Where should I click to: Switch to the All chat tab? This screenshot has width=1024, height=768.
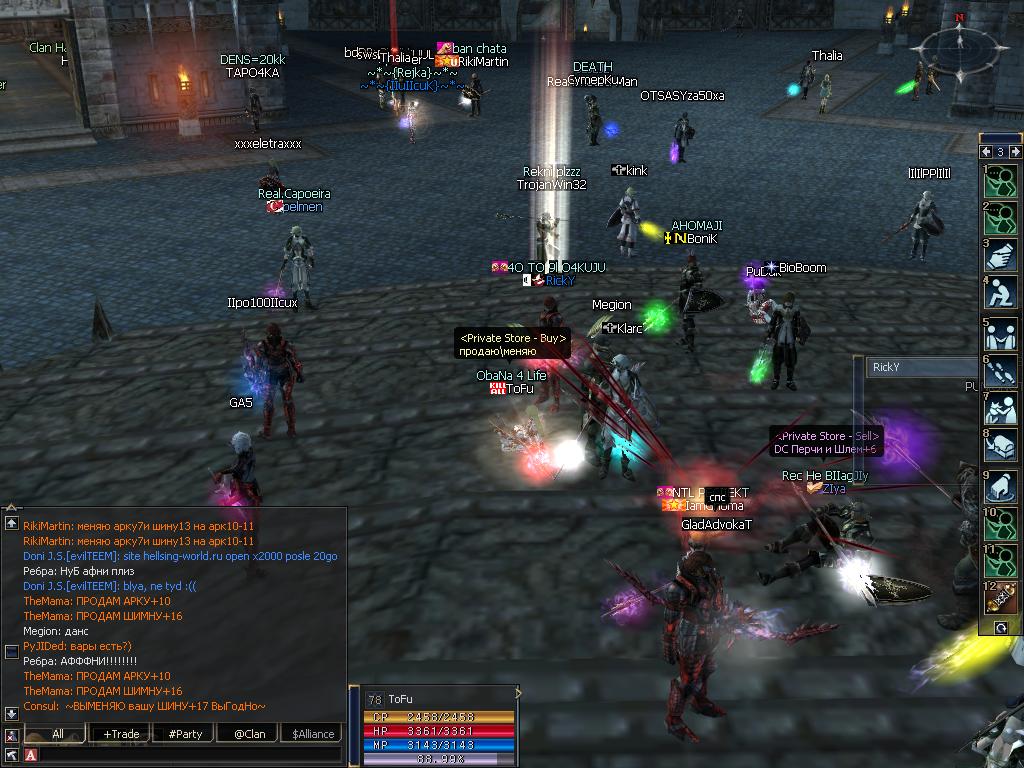click(x=58, y=734)
